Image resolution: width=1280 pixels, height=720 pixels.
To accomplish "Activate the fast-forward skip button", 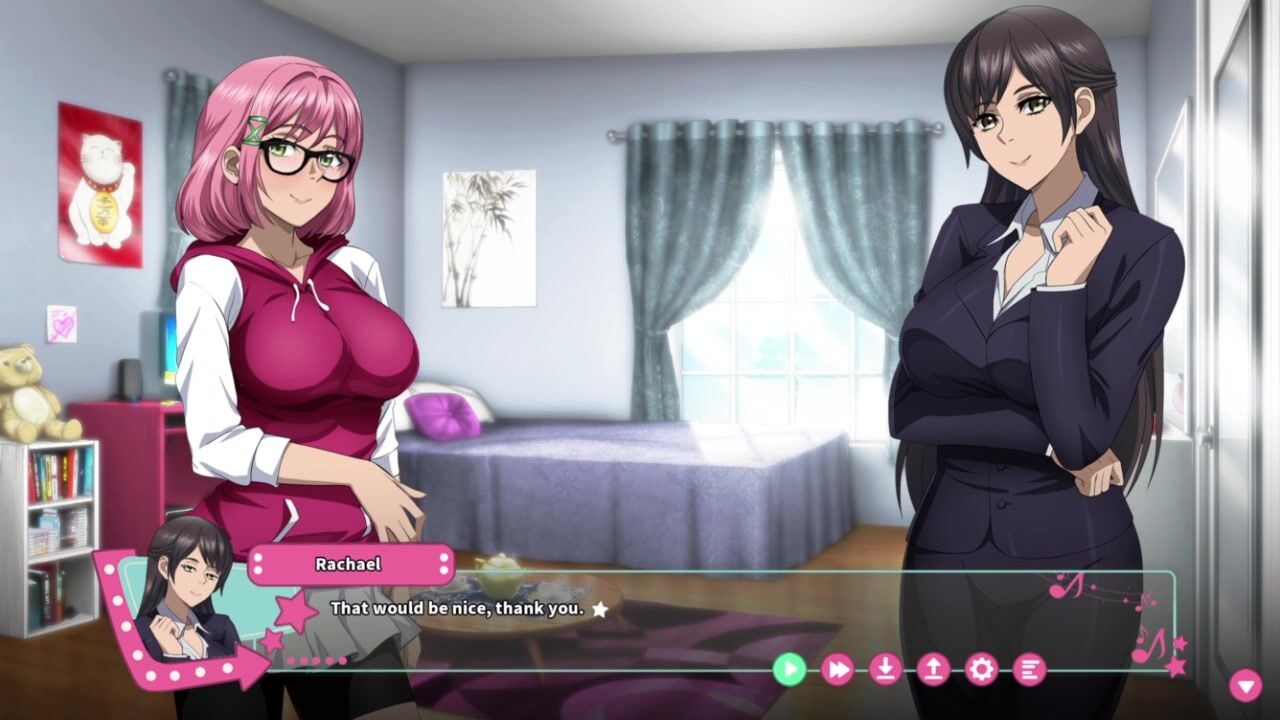I will 837,669.
